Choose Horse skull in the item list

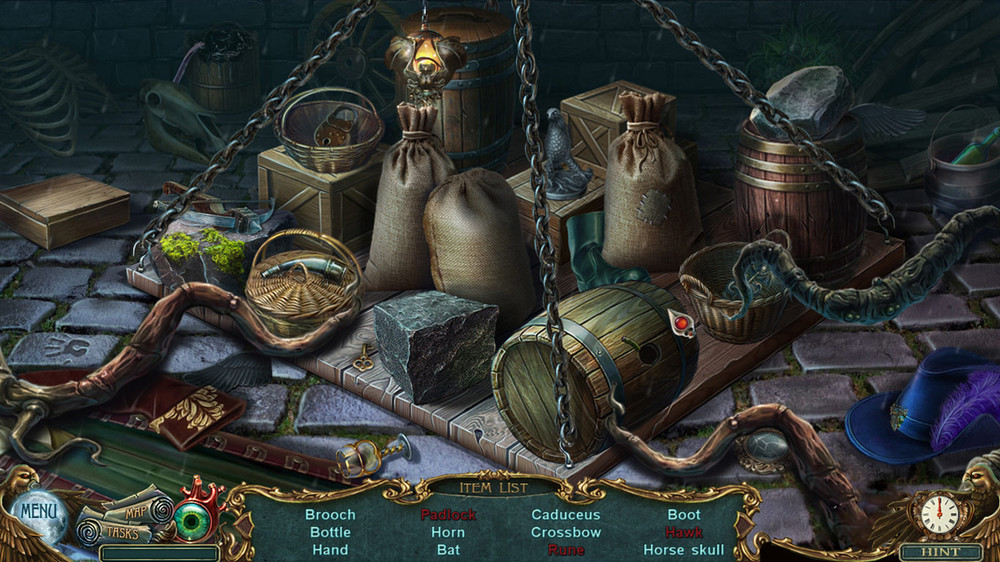684,549
